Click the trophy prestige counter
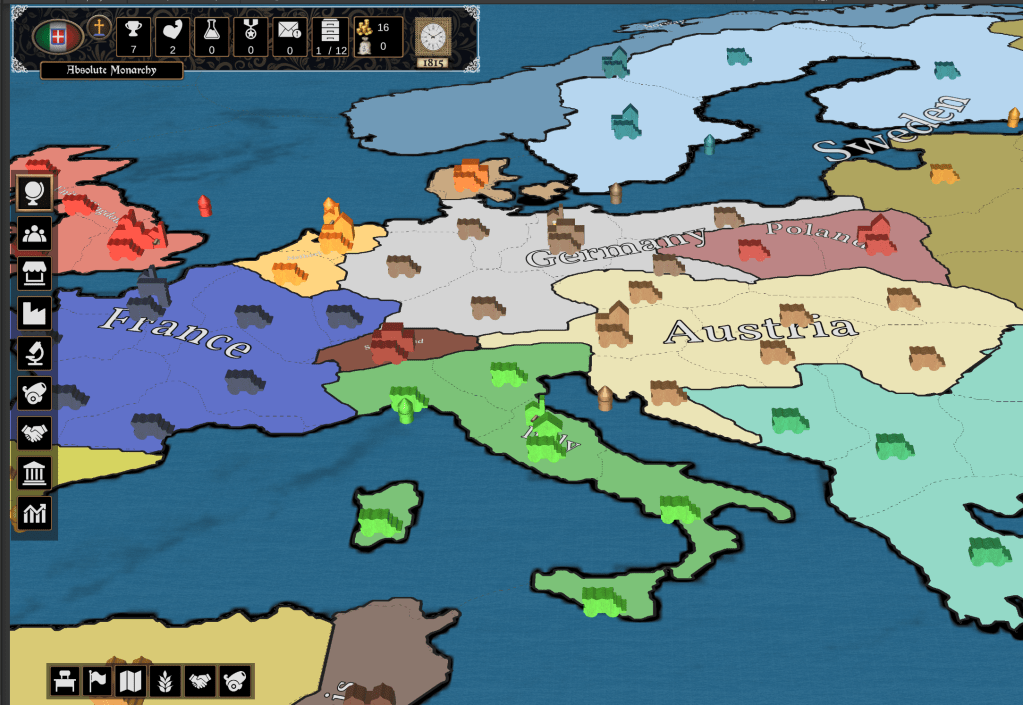1023x705 pixels. [134, 36]
